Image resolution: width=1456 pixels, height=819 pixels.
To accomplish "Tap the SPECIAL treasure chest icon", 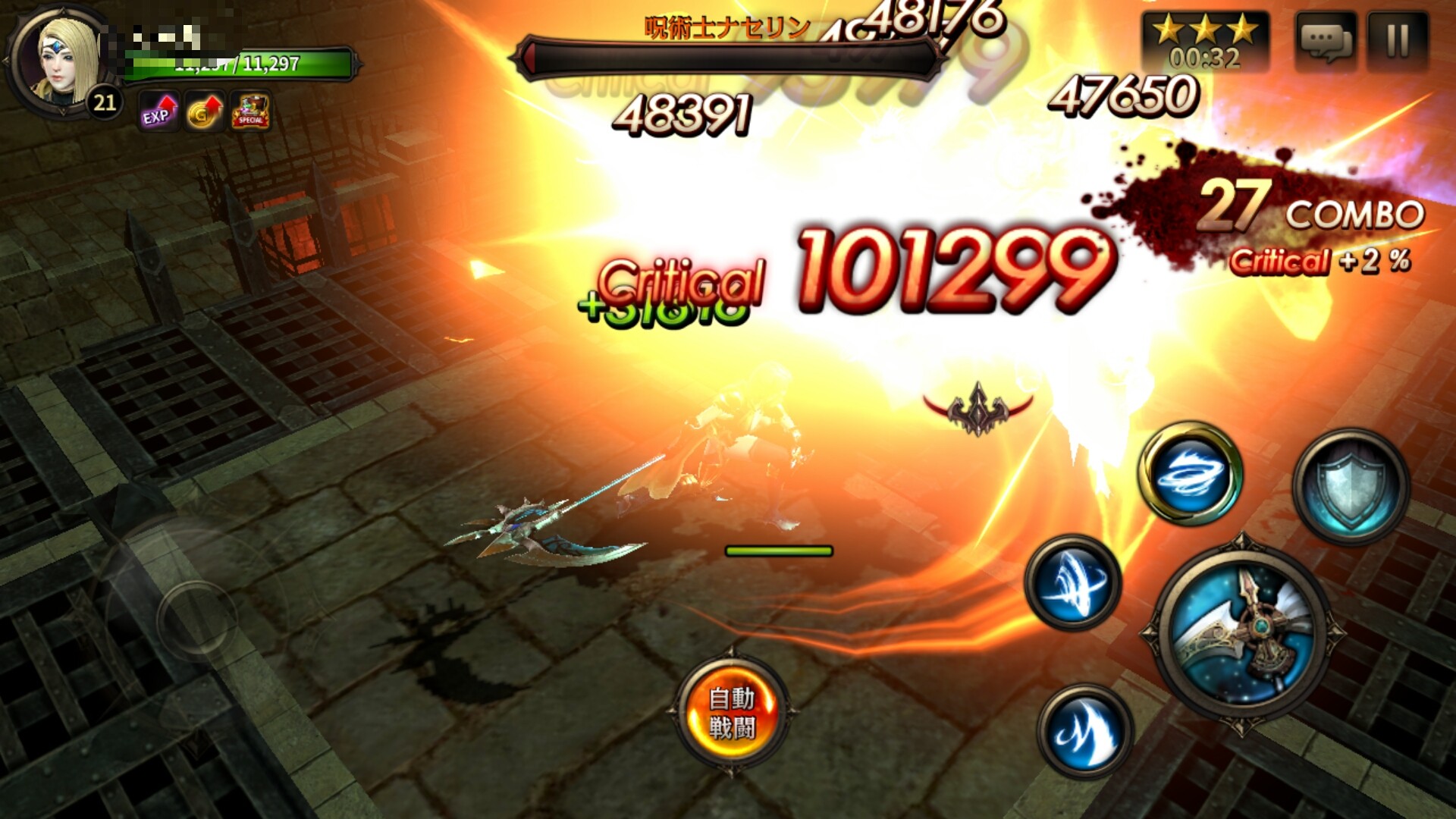I will (250, 112).
